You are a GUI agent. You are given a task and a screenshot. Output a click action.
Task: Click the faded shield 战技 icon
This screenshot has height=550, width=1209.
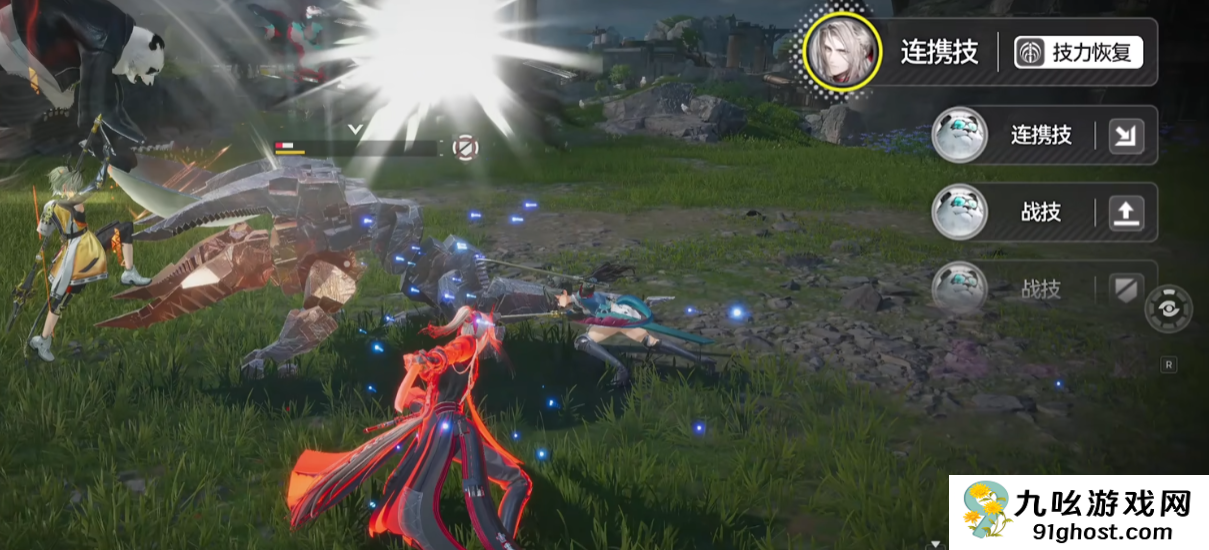coord(1126,289)
